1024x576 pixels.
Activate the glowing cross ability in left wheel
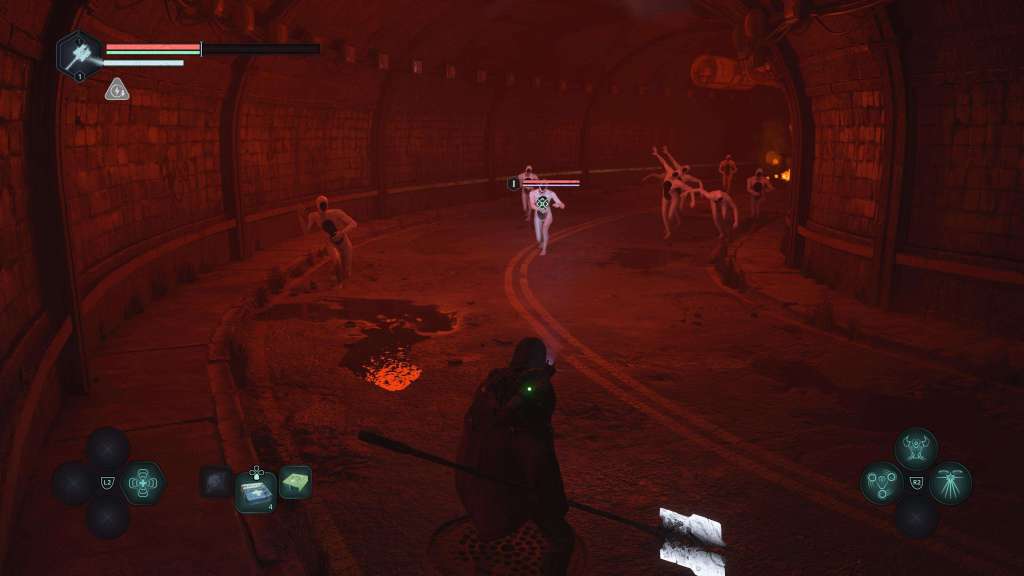pos(143,483)
